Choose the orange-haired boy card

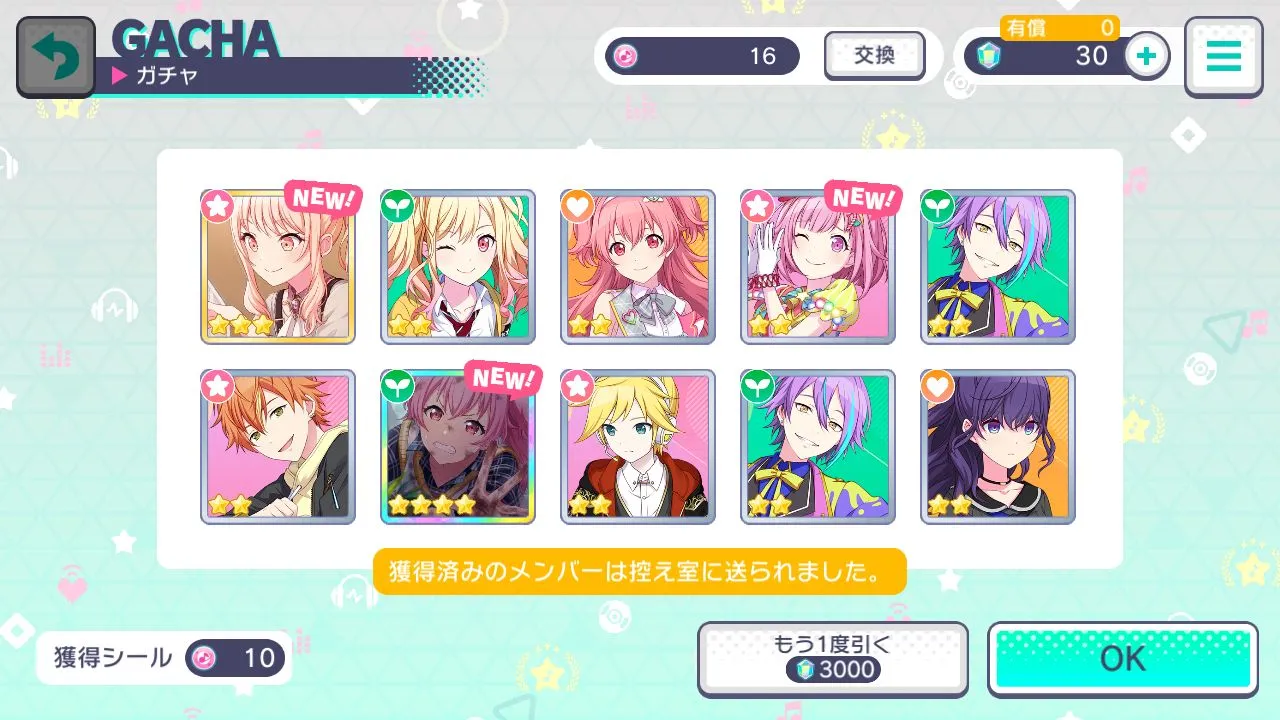278,447
